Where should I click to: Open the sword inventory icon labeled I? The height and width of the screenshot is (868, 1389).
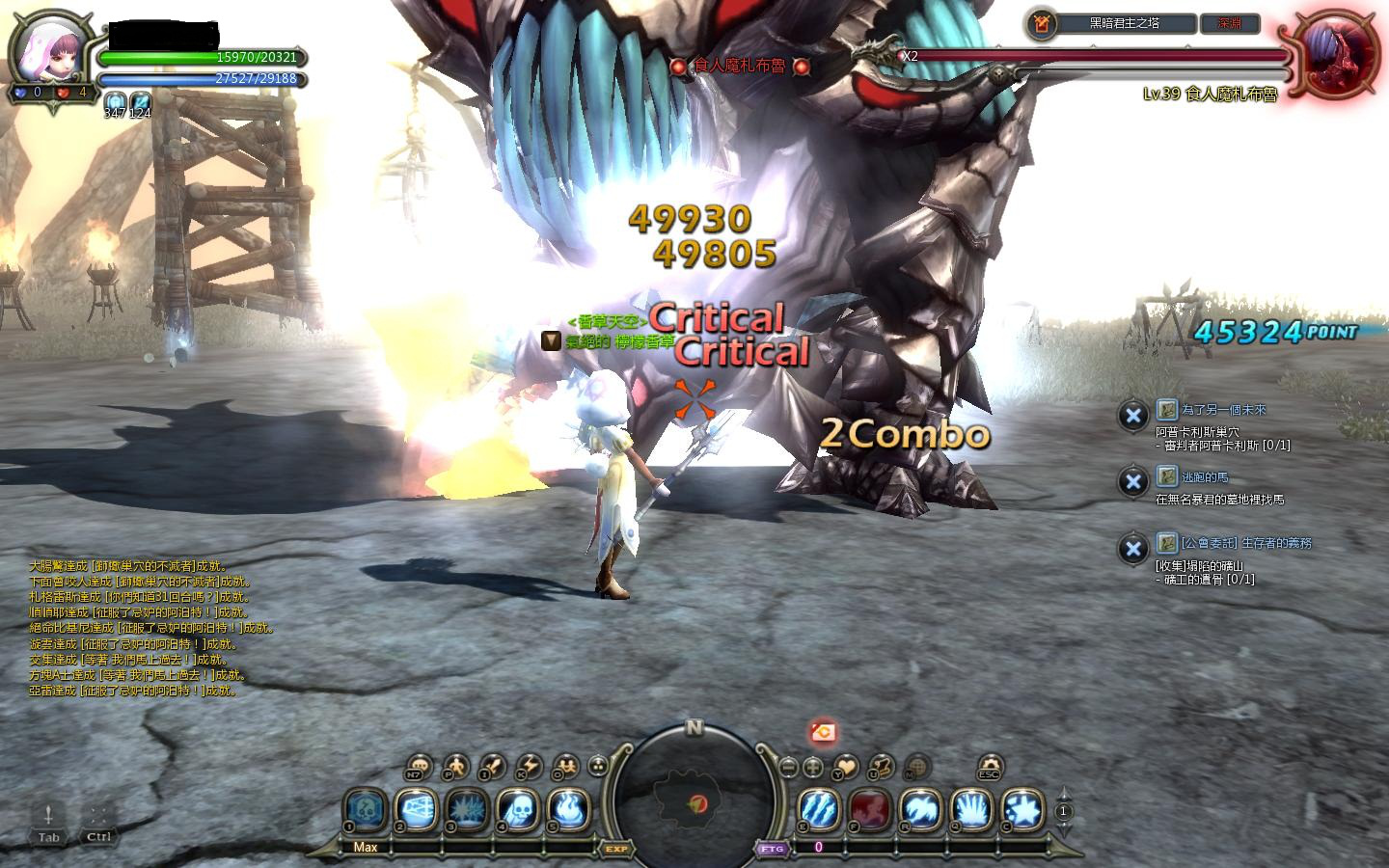pyautogui.click(x=492, y=767)
